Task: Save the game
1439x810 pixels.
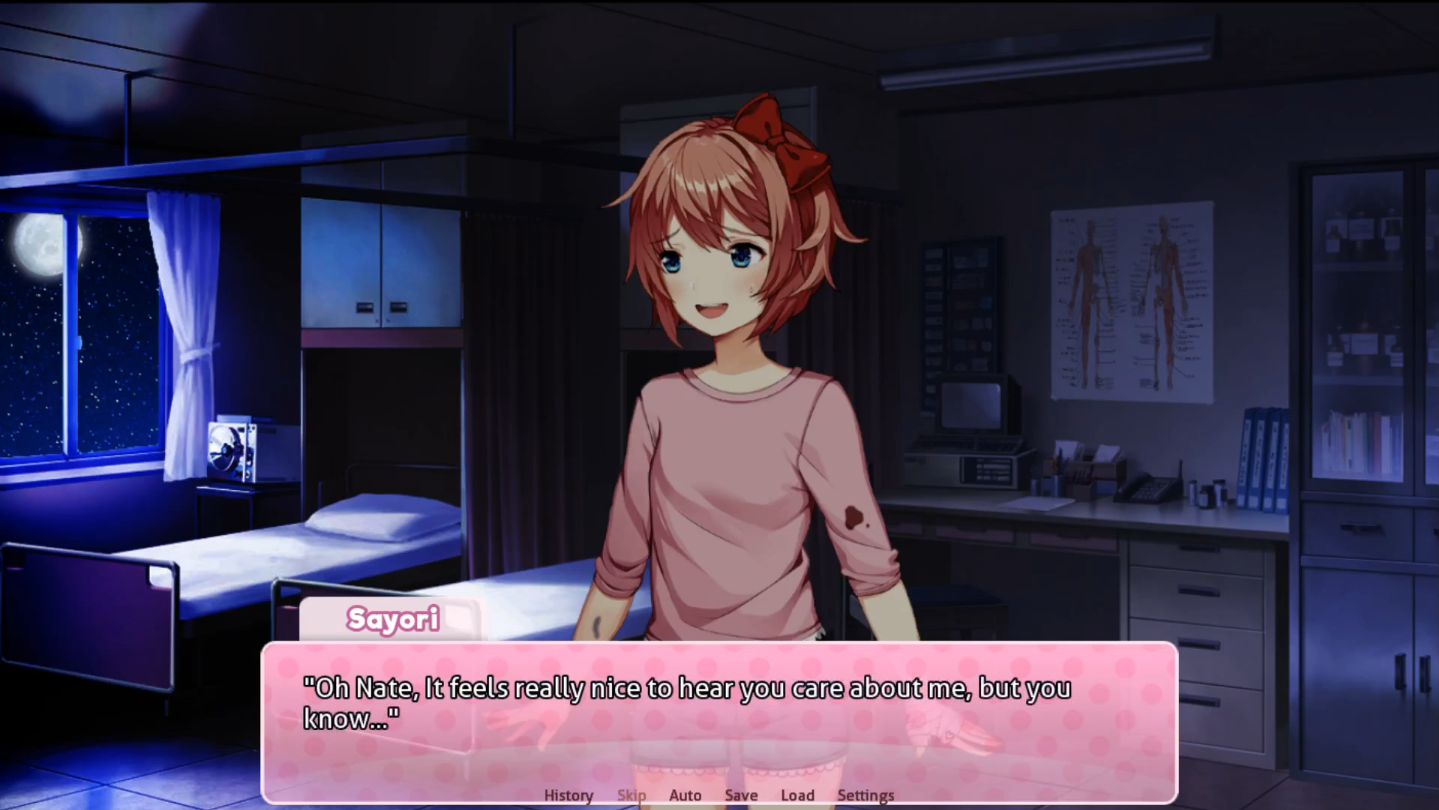Action: (x=741, y=794)
